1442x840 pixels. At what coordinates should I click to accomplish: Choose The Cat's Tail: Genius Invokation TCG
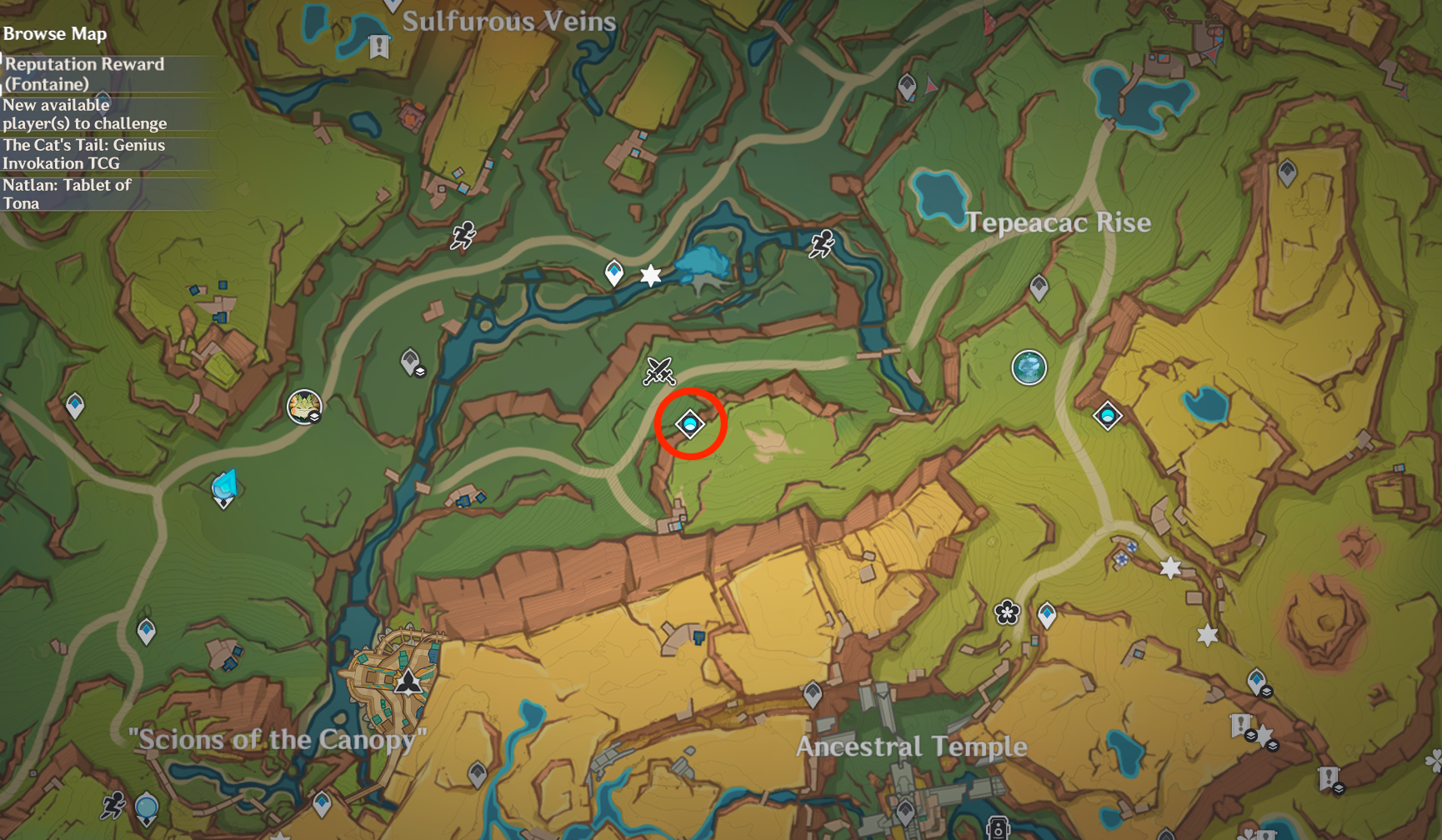[x=84, y=154]
